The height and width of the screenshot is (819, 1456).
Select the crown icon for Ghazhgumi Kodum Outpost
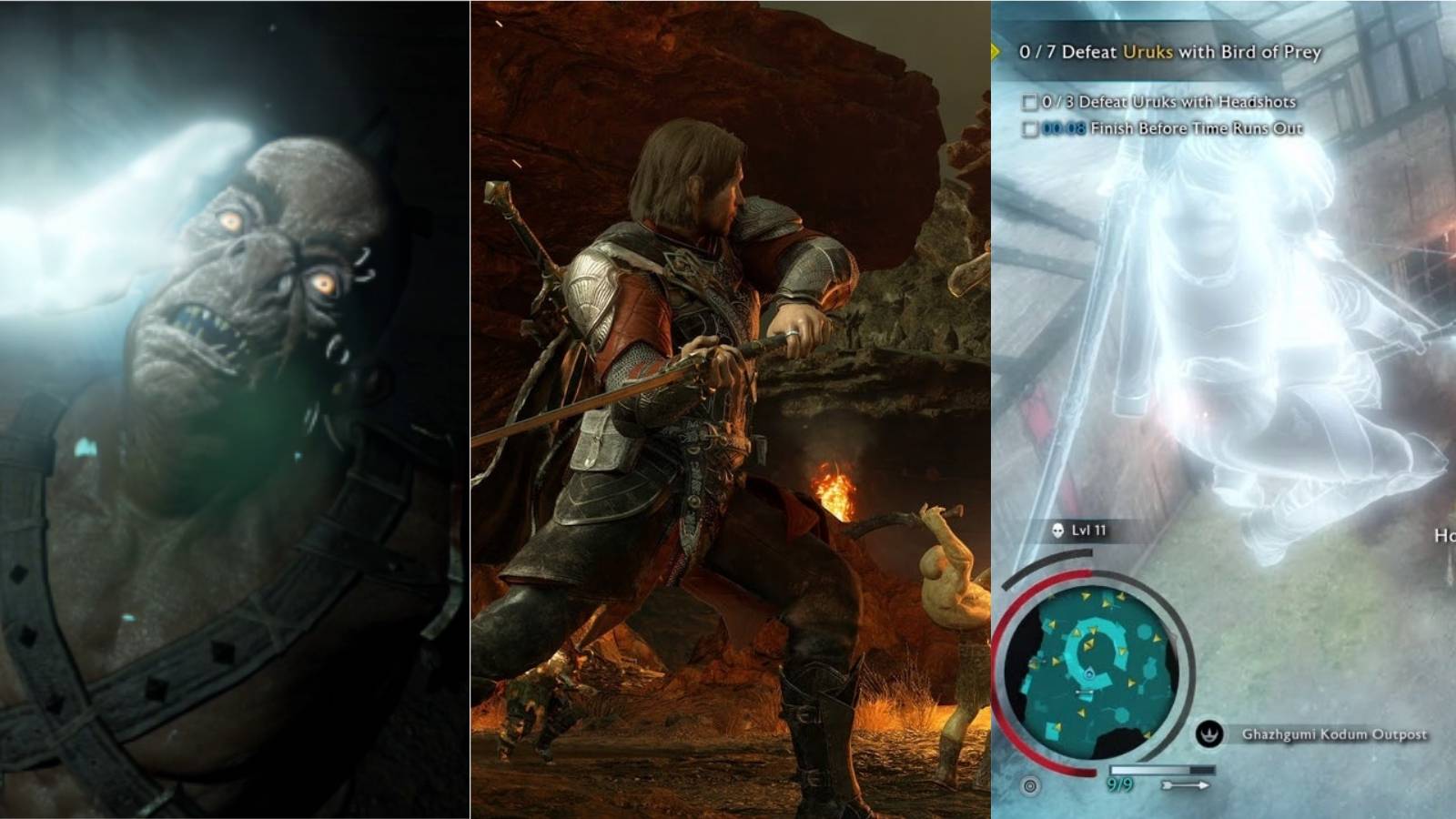1209,733
